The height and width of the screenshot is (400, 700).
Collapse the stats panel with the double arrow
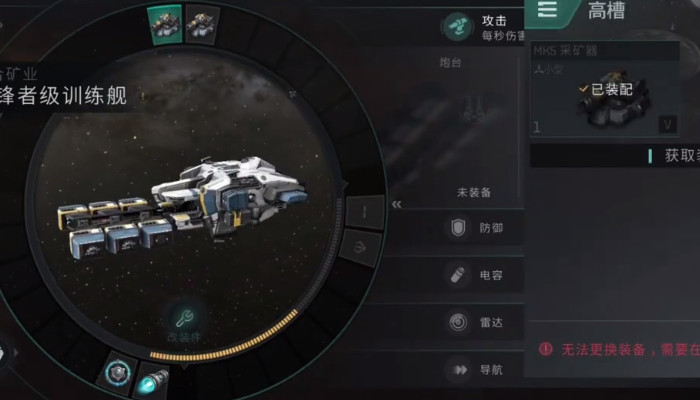coord(397,204)
